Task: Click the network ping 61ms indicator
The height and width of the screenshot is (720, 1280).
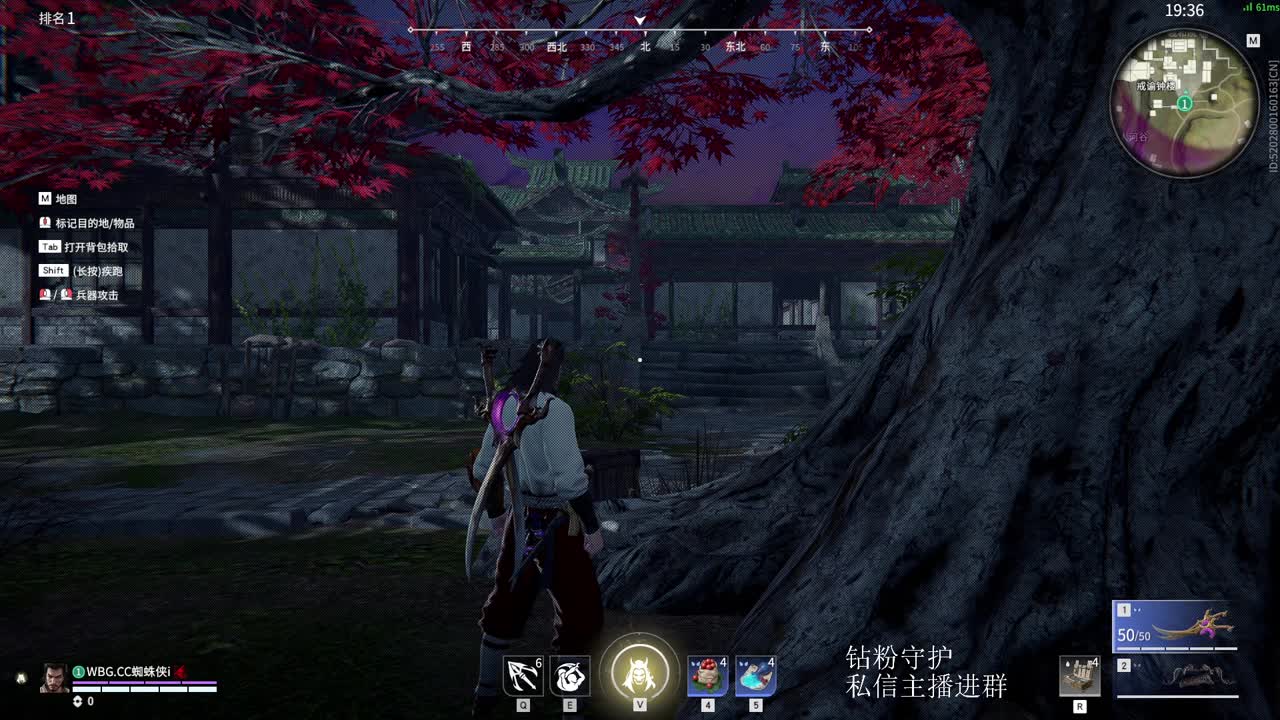Action: 1258,8
